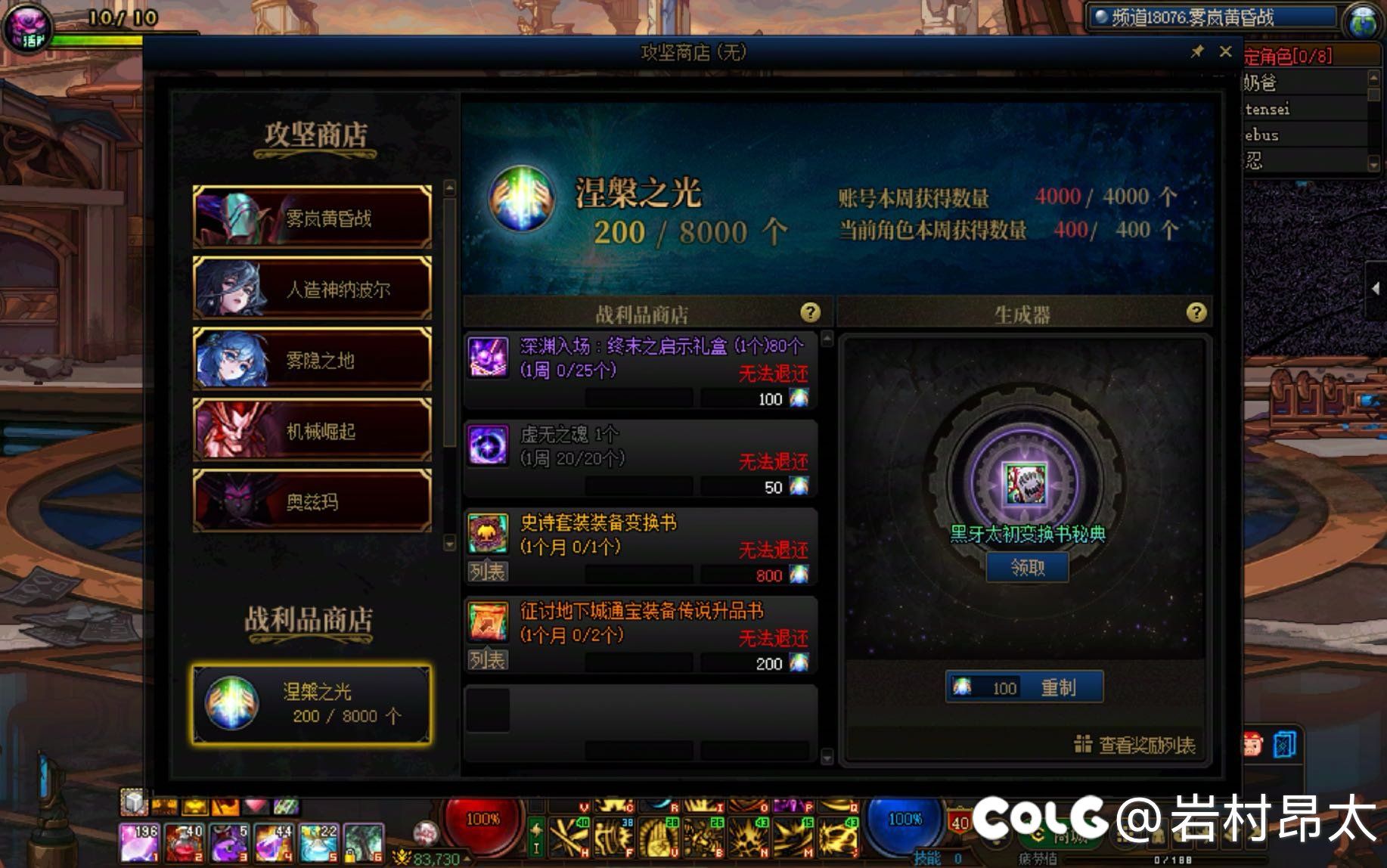Open help for 战利品商店
Image resolution: width=1387 pixels, height=868 pixels.
pos(810,312)
